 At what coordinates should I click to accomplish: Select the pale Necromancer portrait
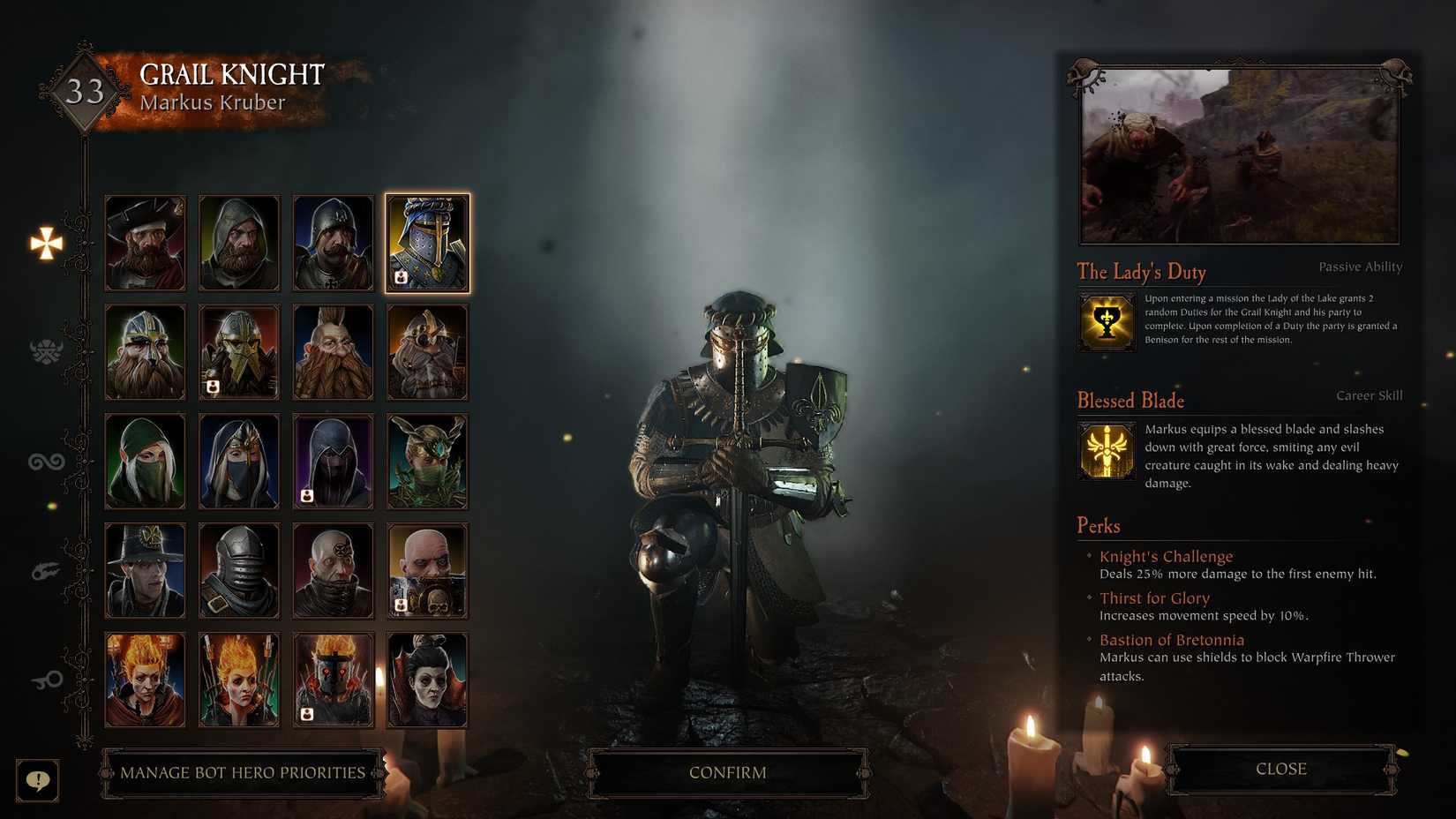point(427,679)
